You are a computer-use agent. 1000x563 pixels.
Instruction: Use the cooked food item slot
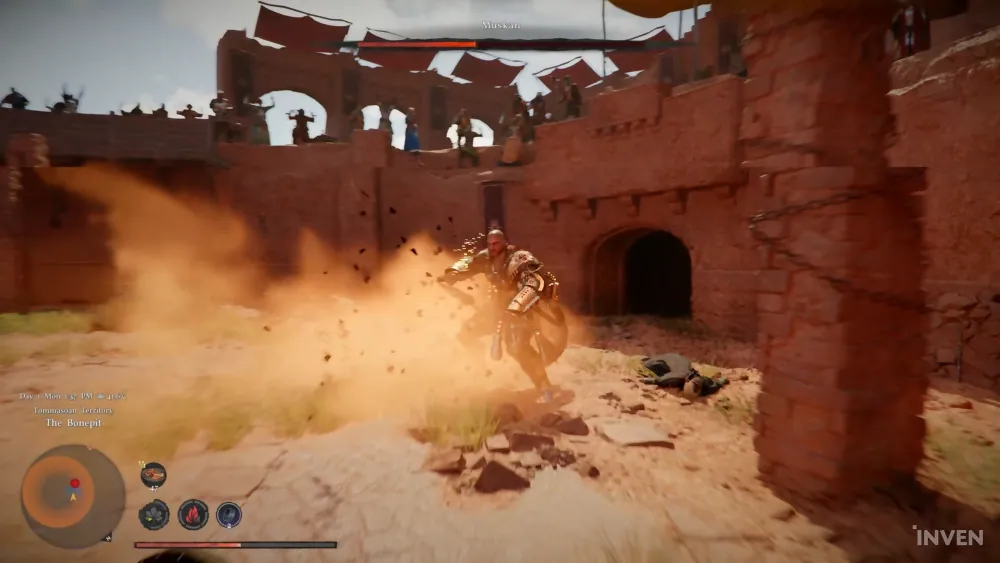click(153, 475)
